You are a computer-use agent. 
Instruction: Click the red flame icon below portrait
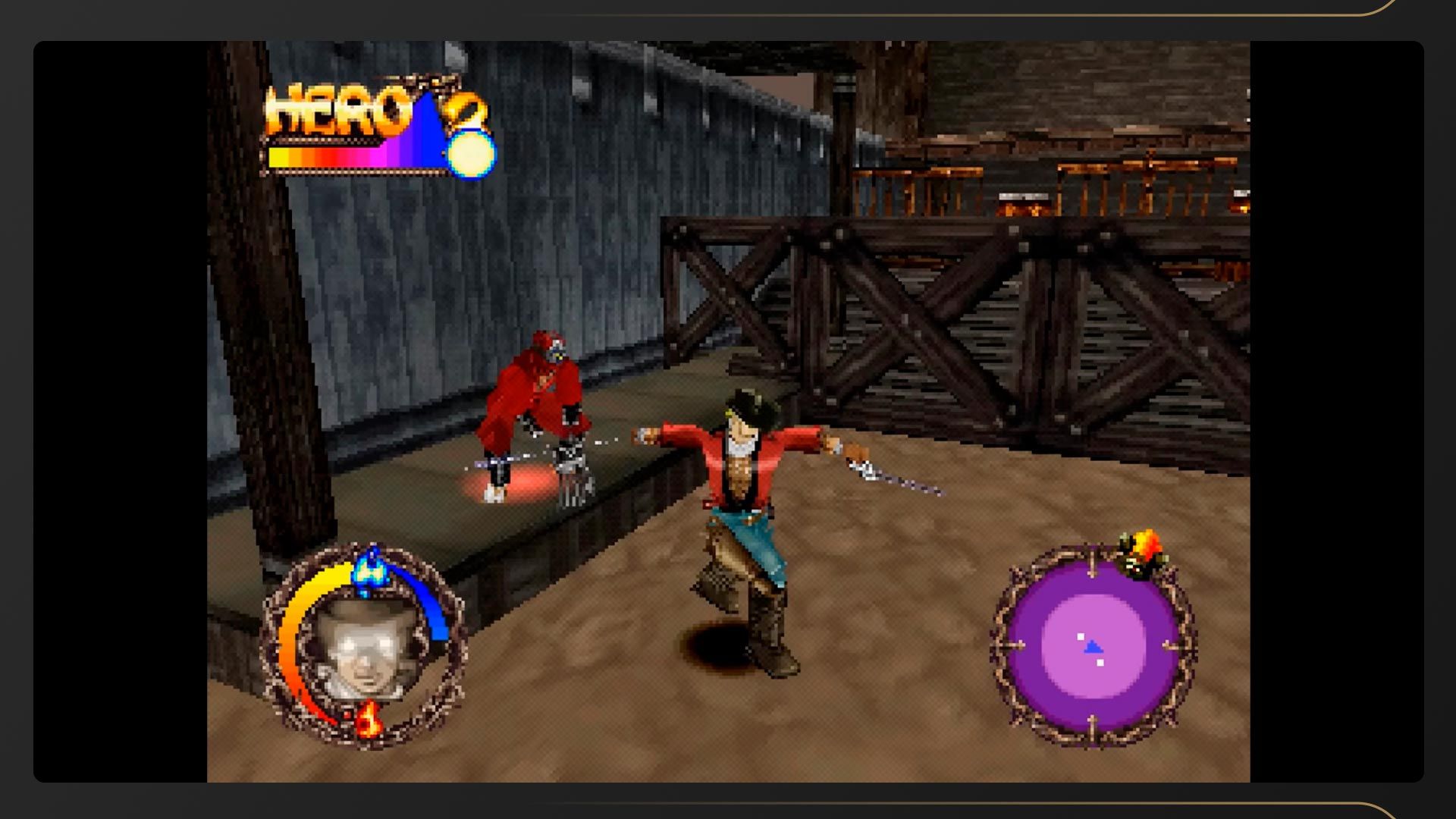tap(369, 719)
